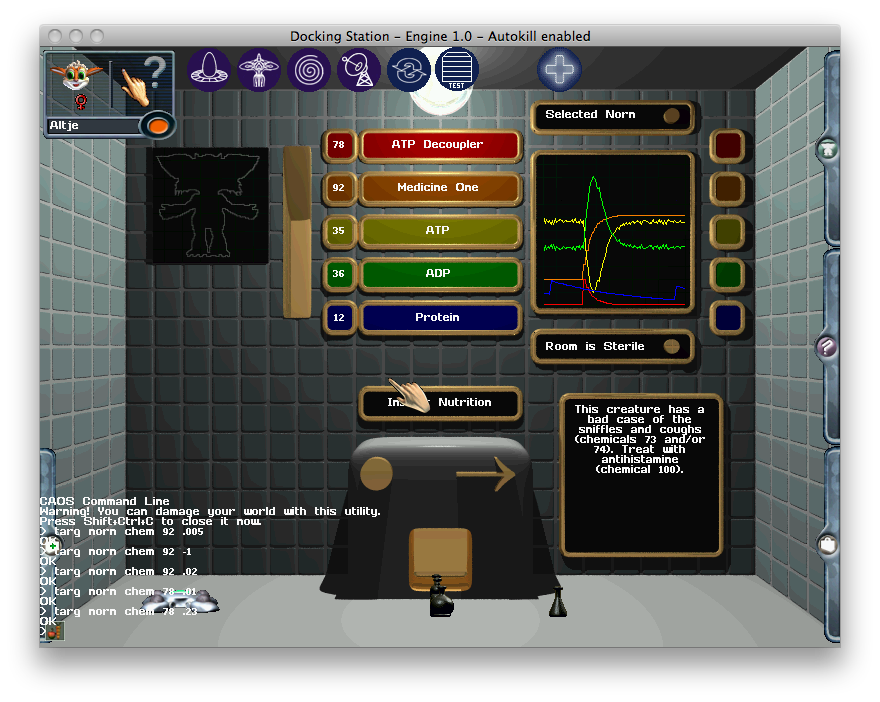Select the ATP Decoupler chemical button
This screenshot has width=880, height=702.
(x=440, y=145)
